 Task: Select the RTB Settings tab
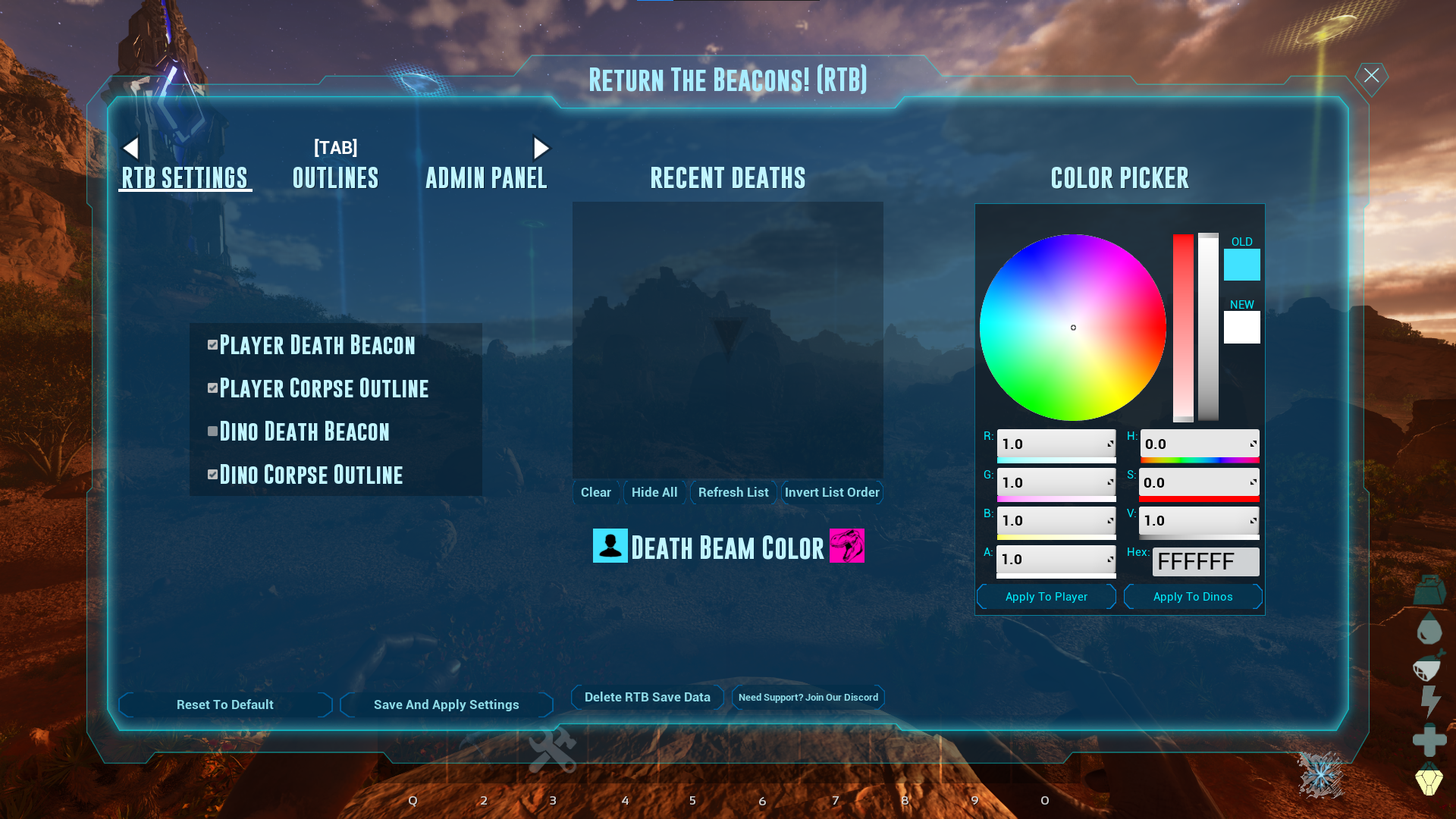pos(185,178)
